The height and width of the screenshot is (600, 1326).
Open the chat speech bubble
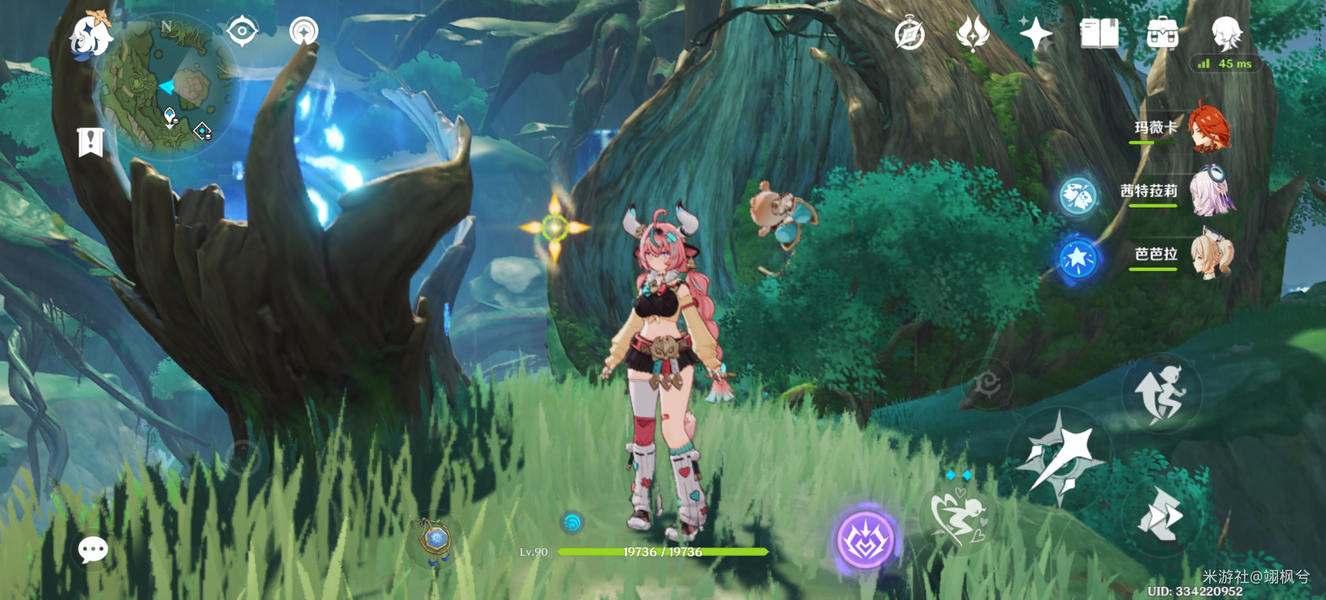(93, 549)
